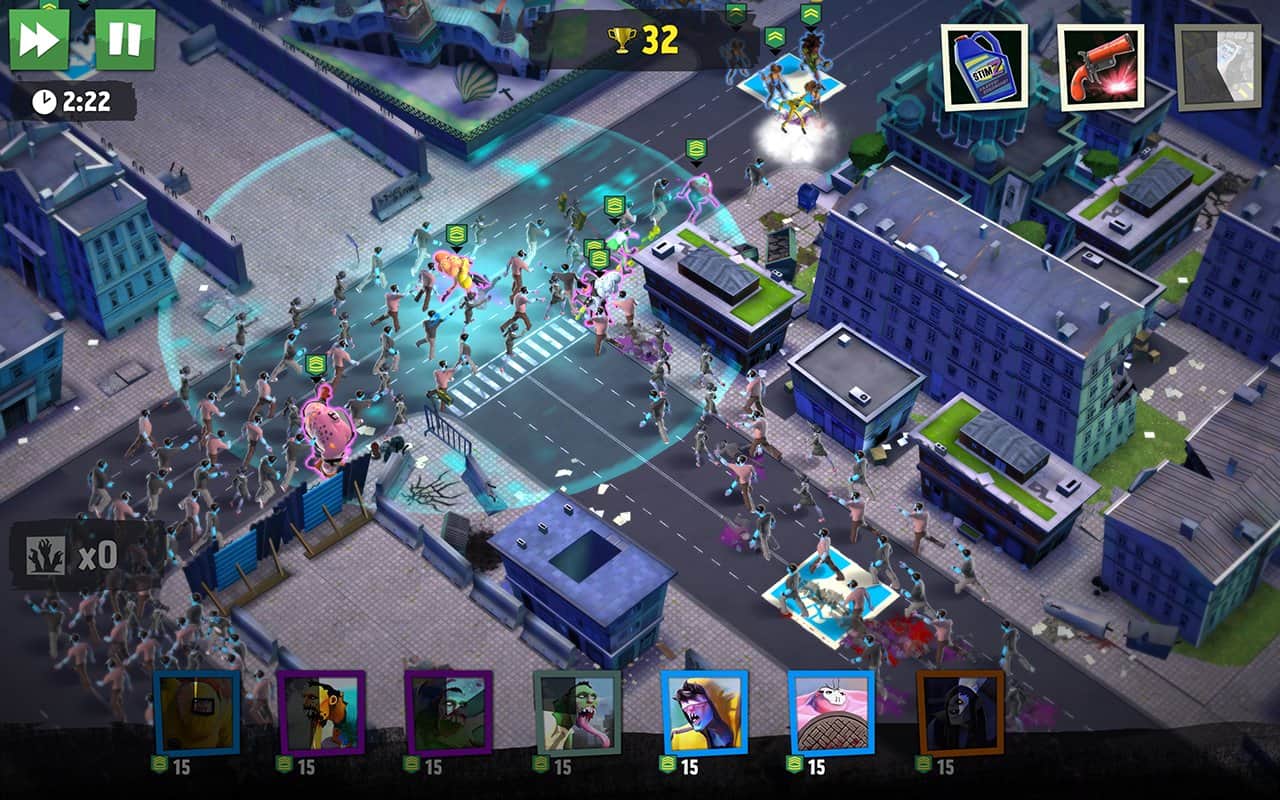Select the pink blob zombie card
The image size is (1280, 800).
click(831, 712)
